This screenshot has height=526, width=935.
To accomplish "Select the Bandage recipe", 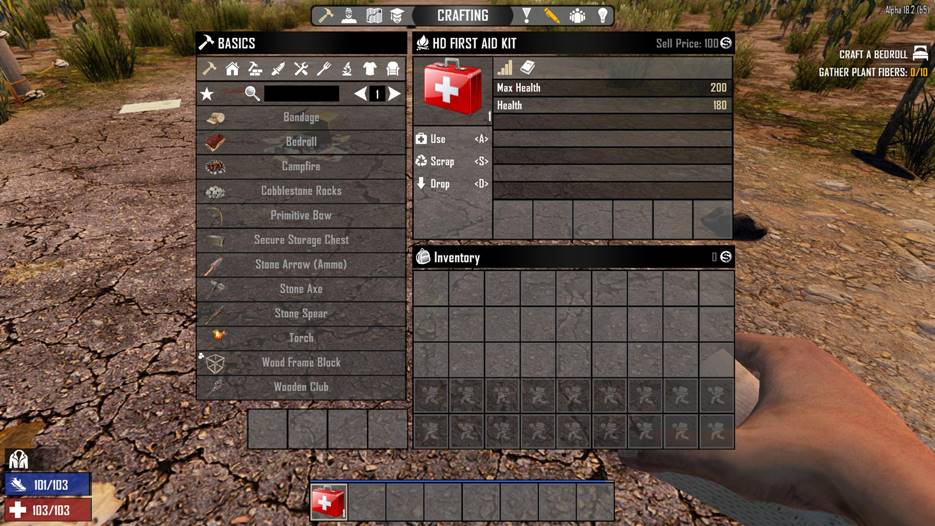I will click(x=301, y=118).
